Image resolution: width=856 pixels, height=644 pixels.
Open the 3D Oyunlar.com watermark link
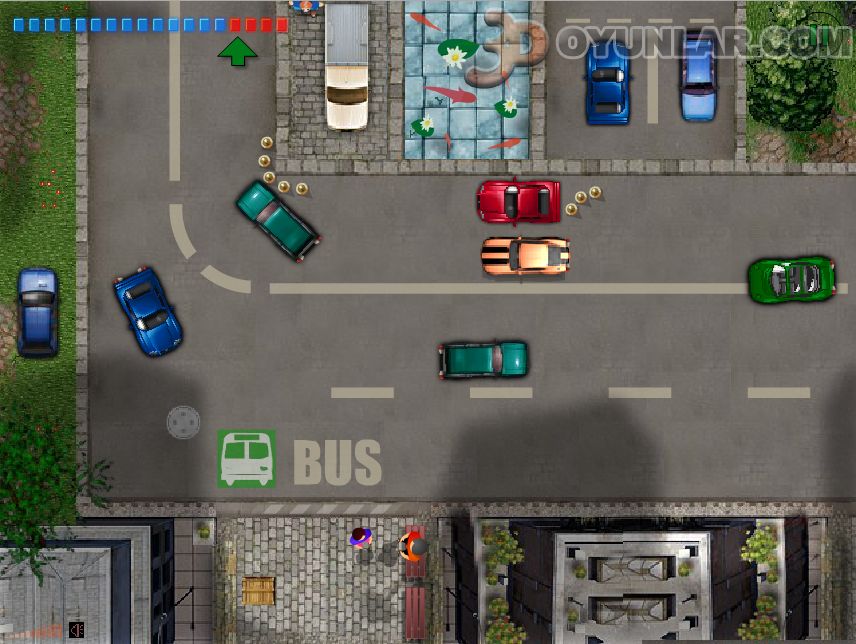pos(662,40)
